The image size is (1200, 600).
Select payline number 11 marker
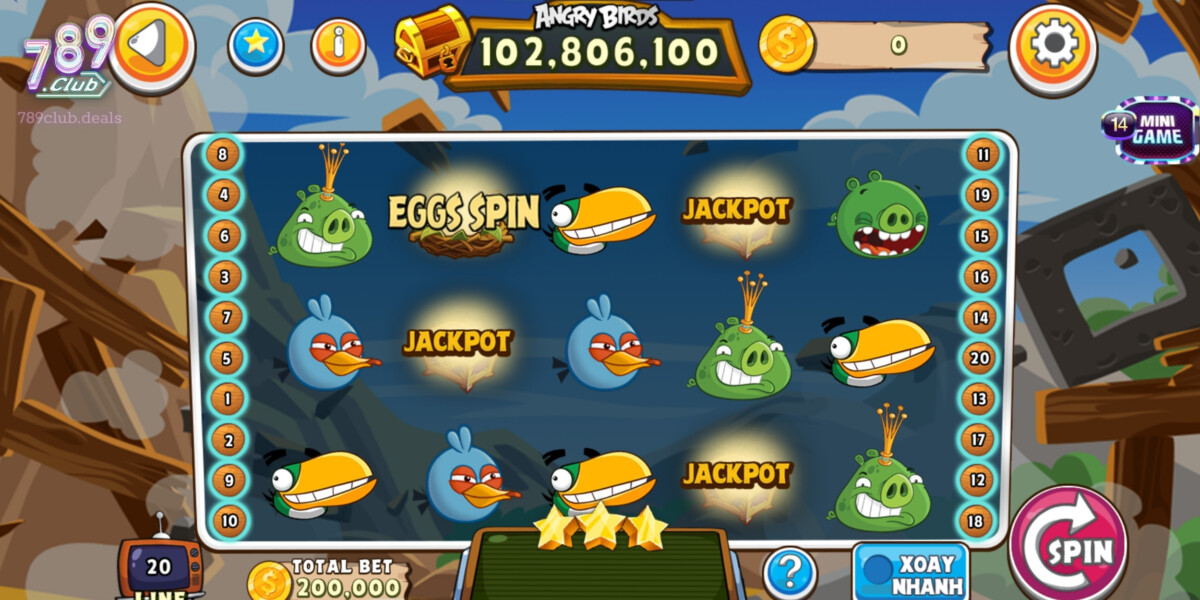tap(983, 155)
